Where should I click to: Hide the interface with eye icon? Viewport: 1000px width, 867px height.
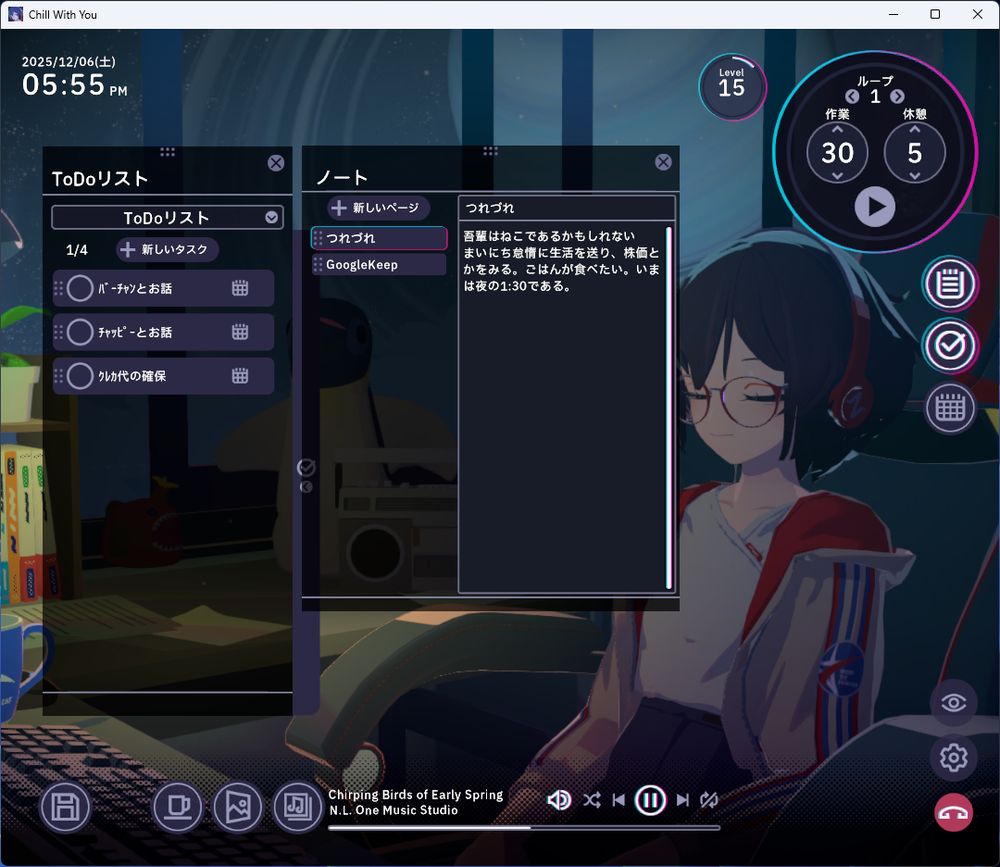(953, 703)
